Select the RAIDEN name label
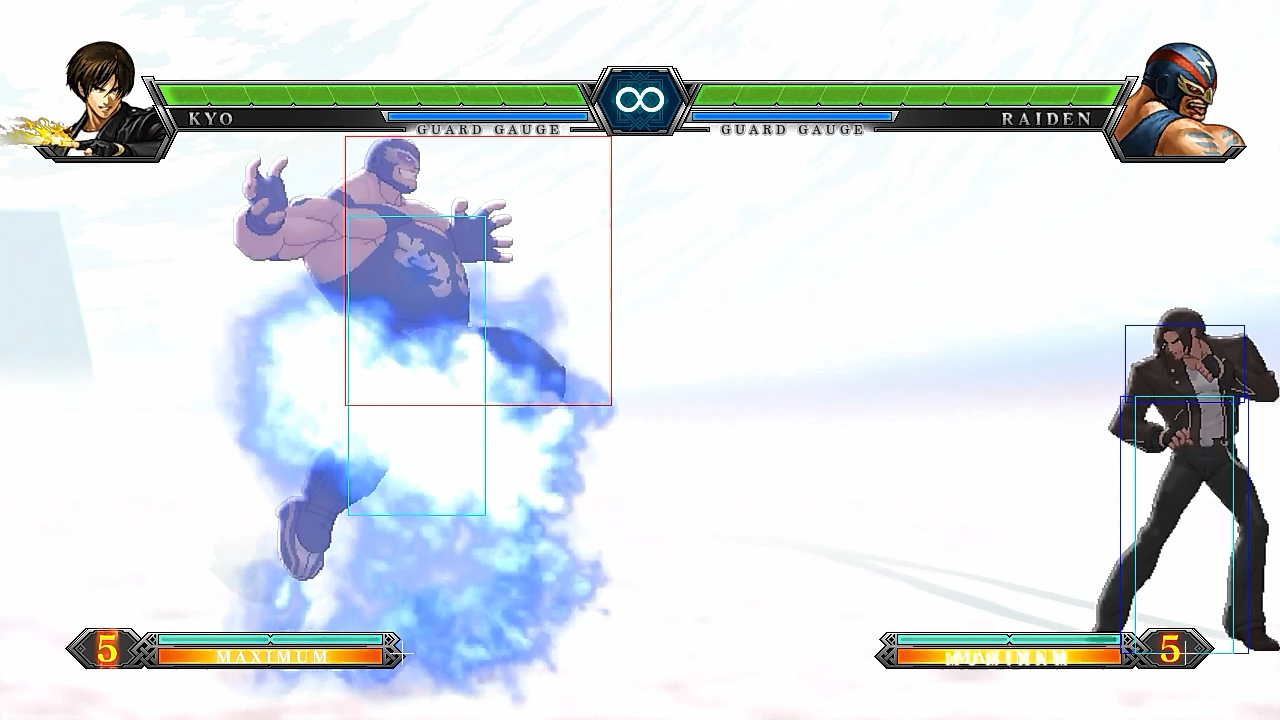 coord(1047,117)
